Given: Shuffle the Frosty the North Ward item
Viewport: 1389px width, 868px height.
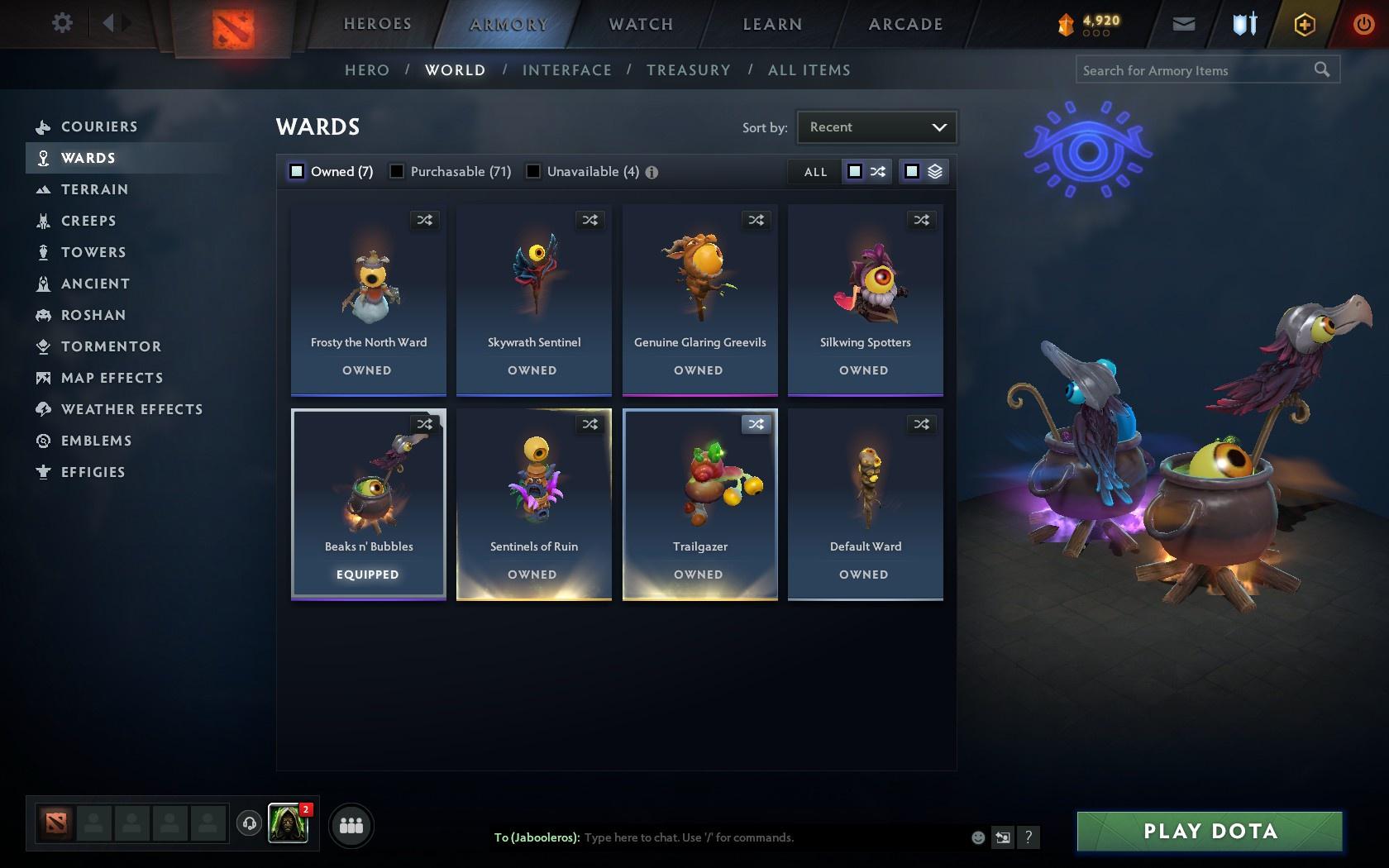Looking at the screenshot, I should point(424,220).
